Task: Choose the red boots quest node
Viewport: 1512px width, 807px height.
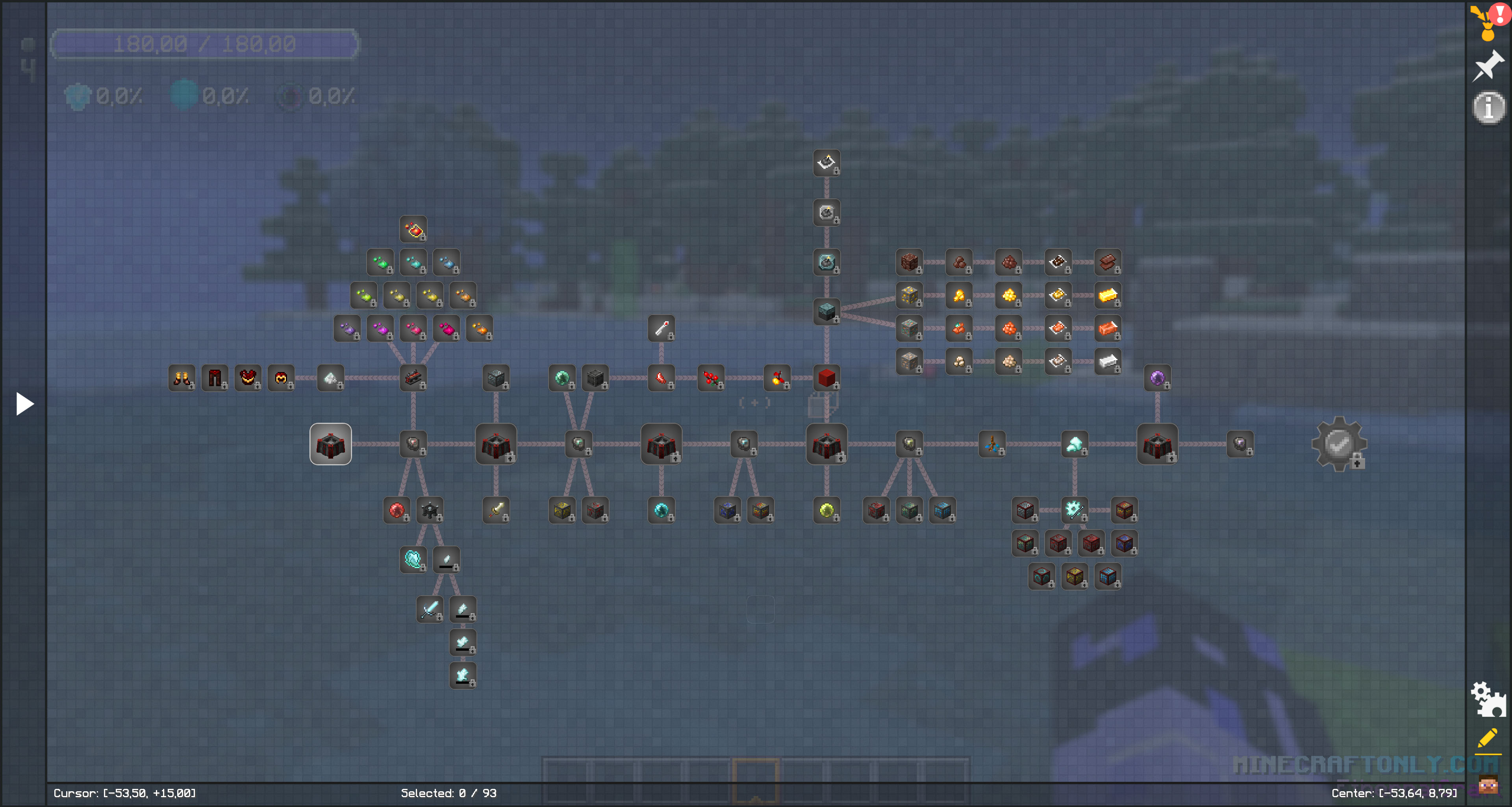Action: pos(182,378)
